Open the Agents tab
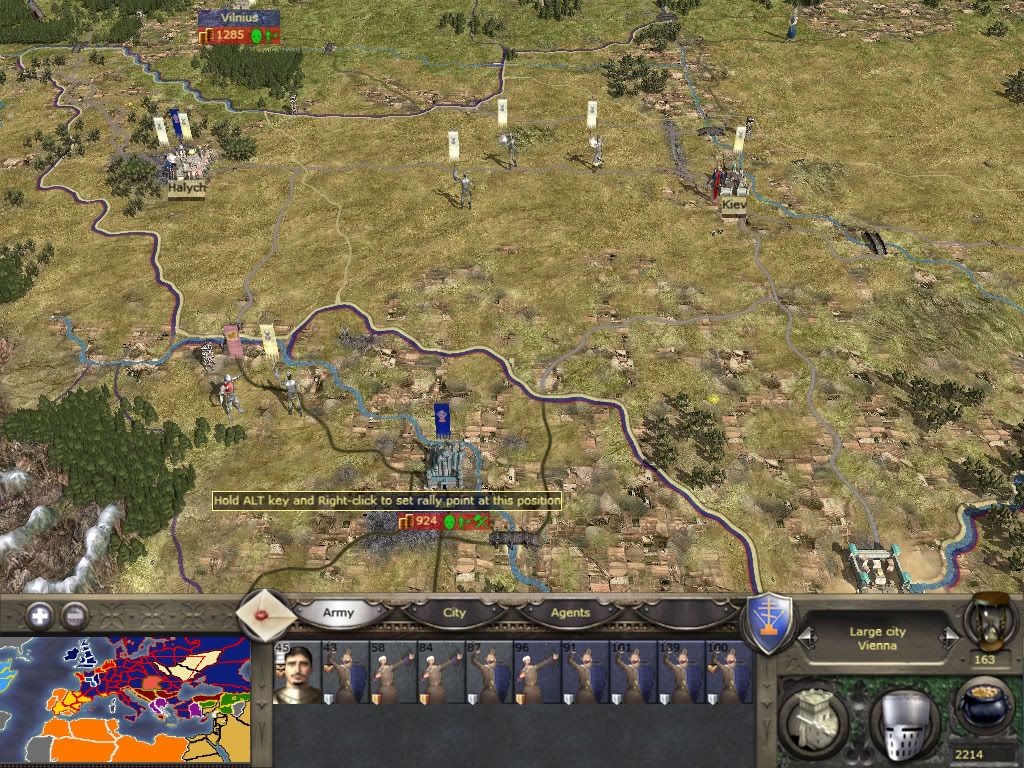Viewport: 1024px width, 768px height. click(570, 612)
